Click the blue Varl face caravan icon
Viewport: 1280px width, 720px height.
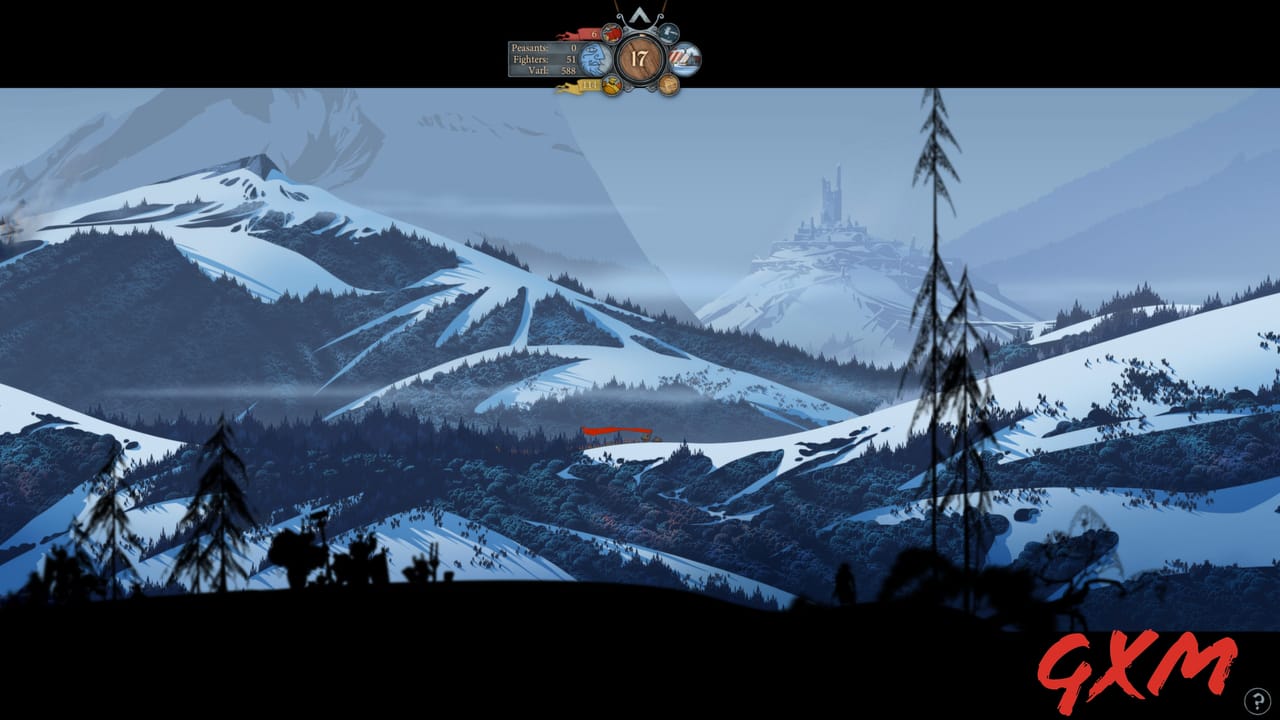595,58
